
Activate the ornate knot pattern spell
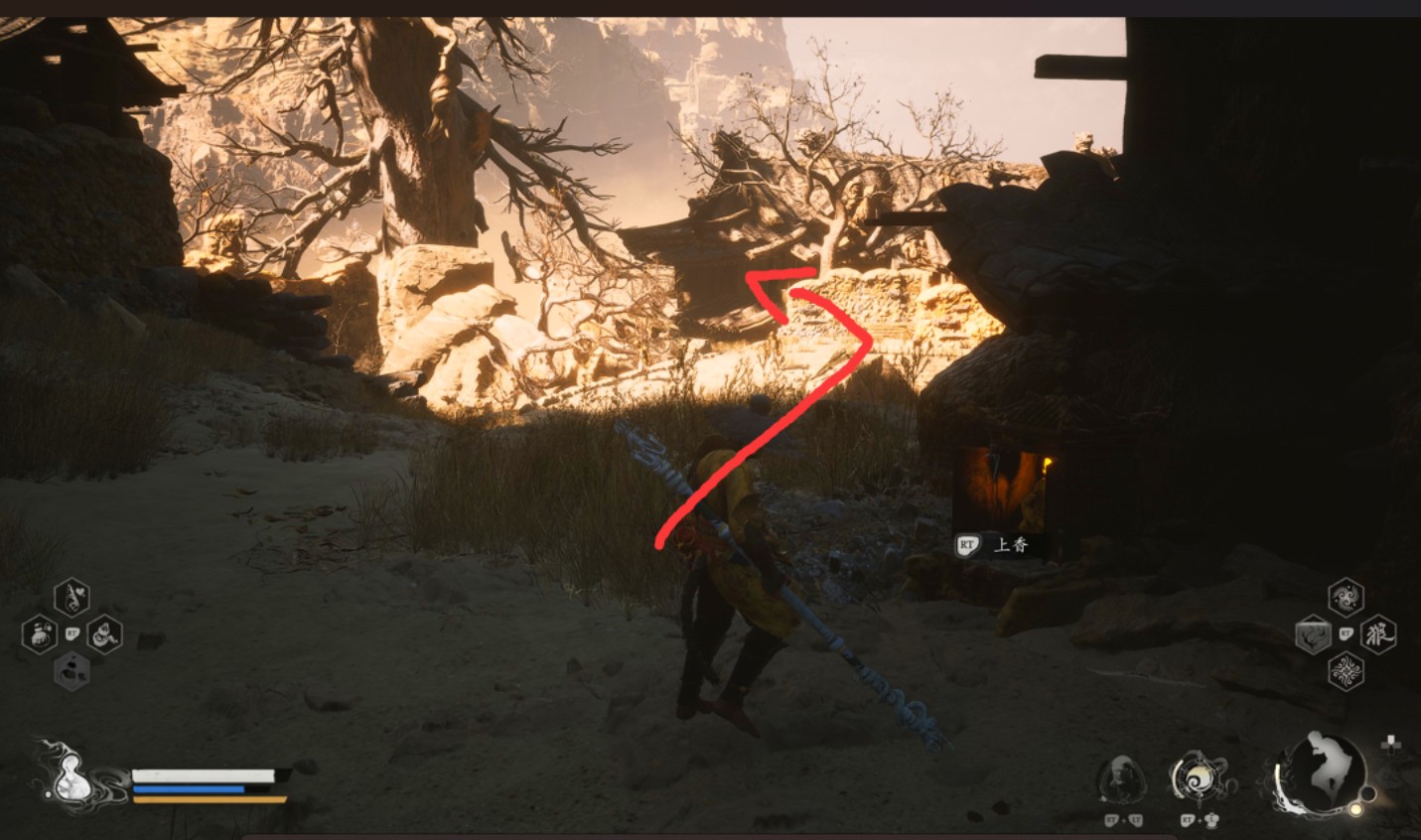(1346, 672)
